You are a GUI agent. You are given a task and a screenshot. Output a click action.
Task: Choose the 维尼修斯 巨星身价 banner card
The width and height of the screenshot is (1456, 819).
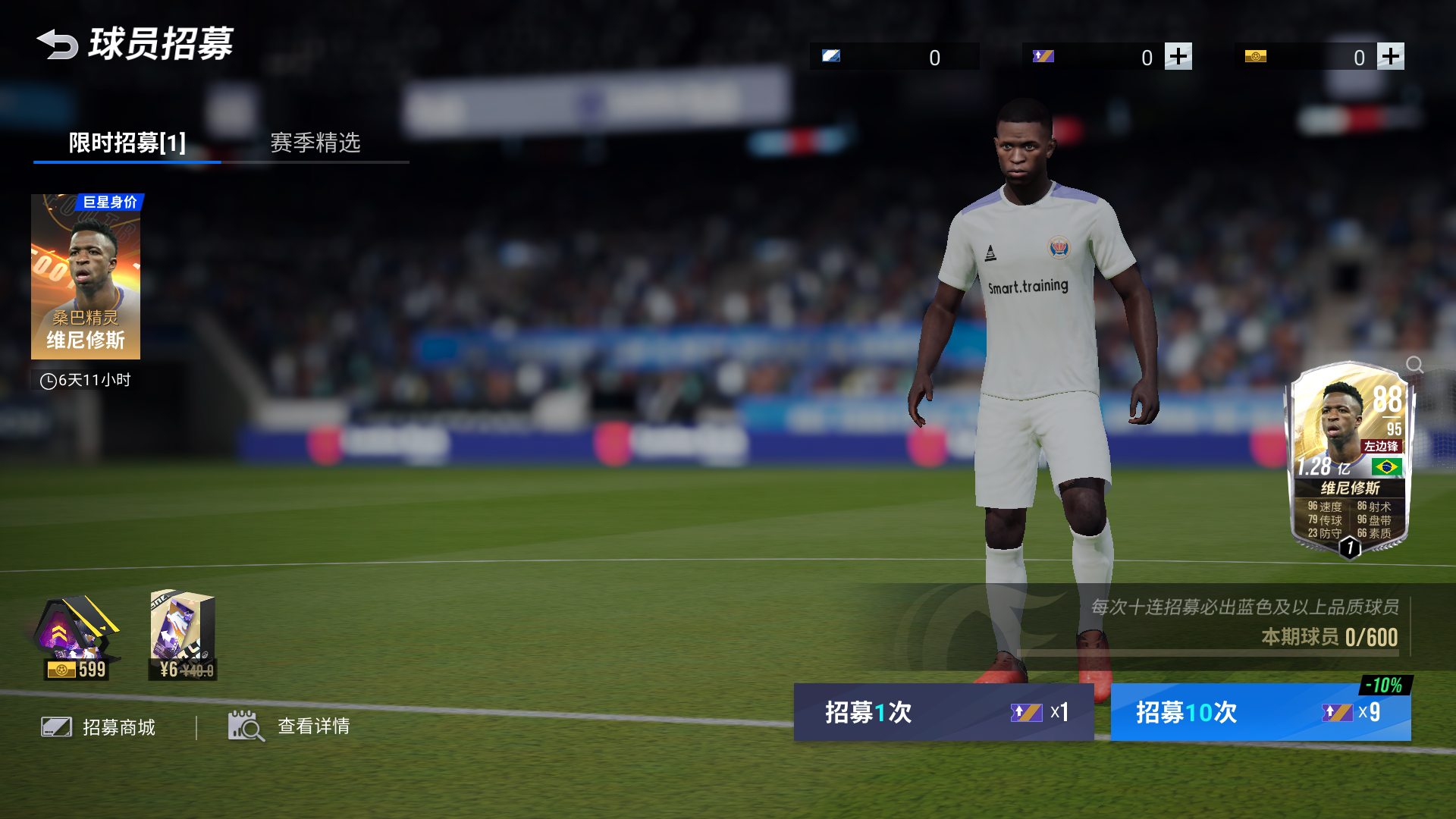[86, 277]
